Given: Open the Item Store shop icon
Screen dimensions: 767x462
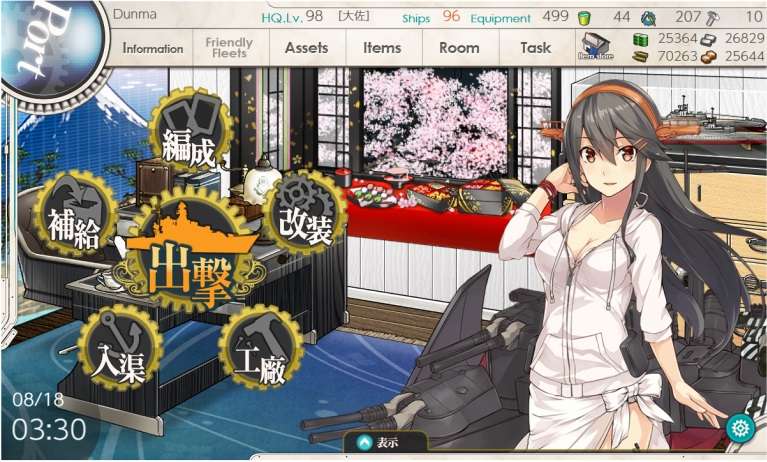Looking at the screenshot, I should 595,47.
